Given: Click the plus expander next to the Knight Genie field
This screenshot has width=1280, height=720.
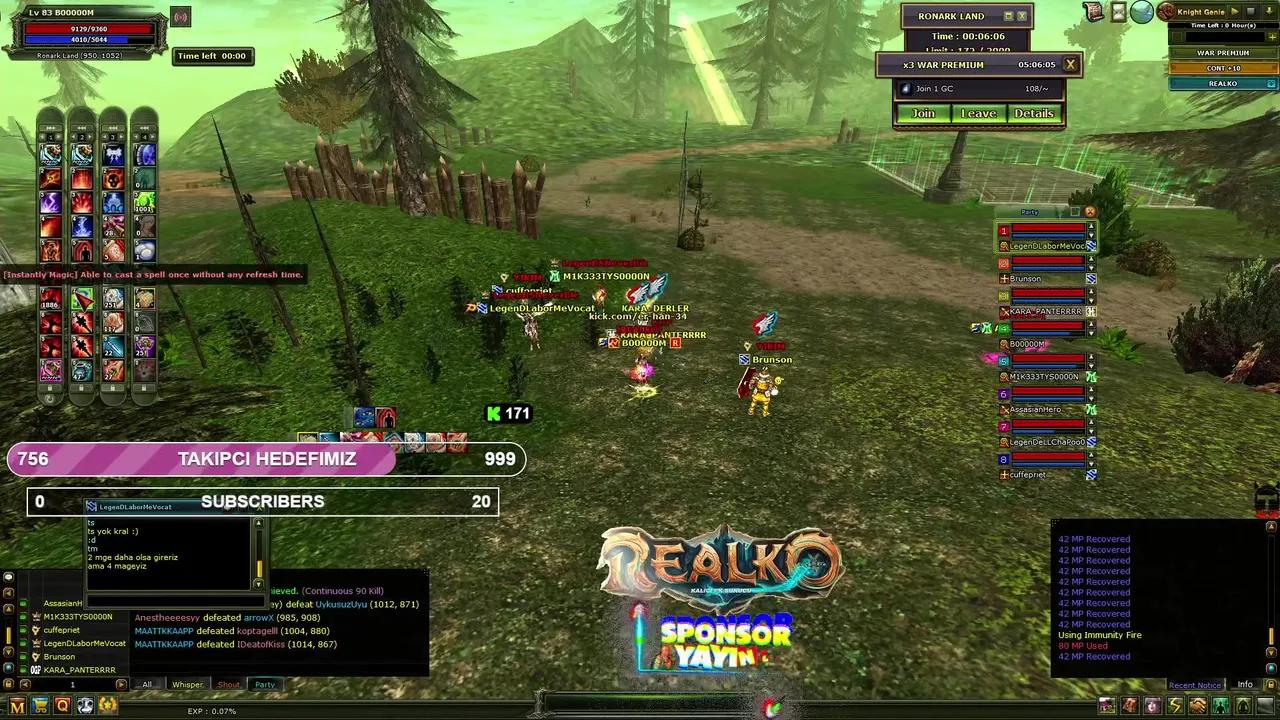Looking at the screenshot, I should pyautogui.click(x=1272, y=37).
